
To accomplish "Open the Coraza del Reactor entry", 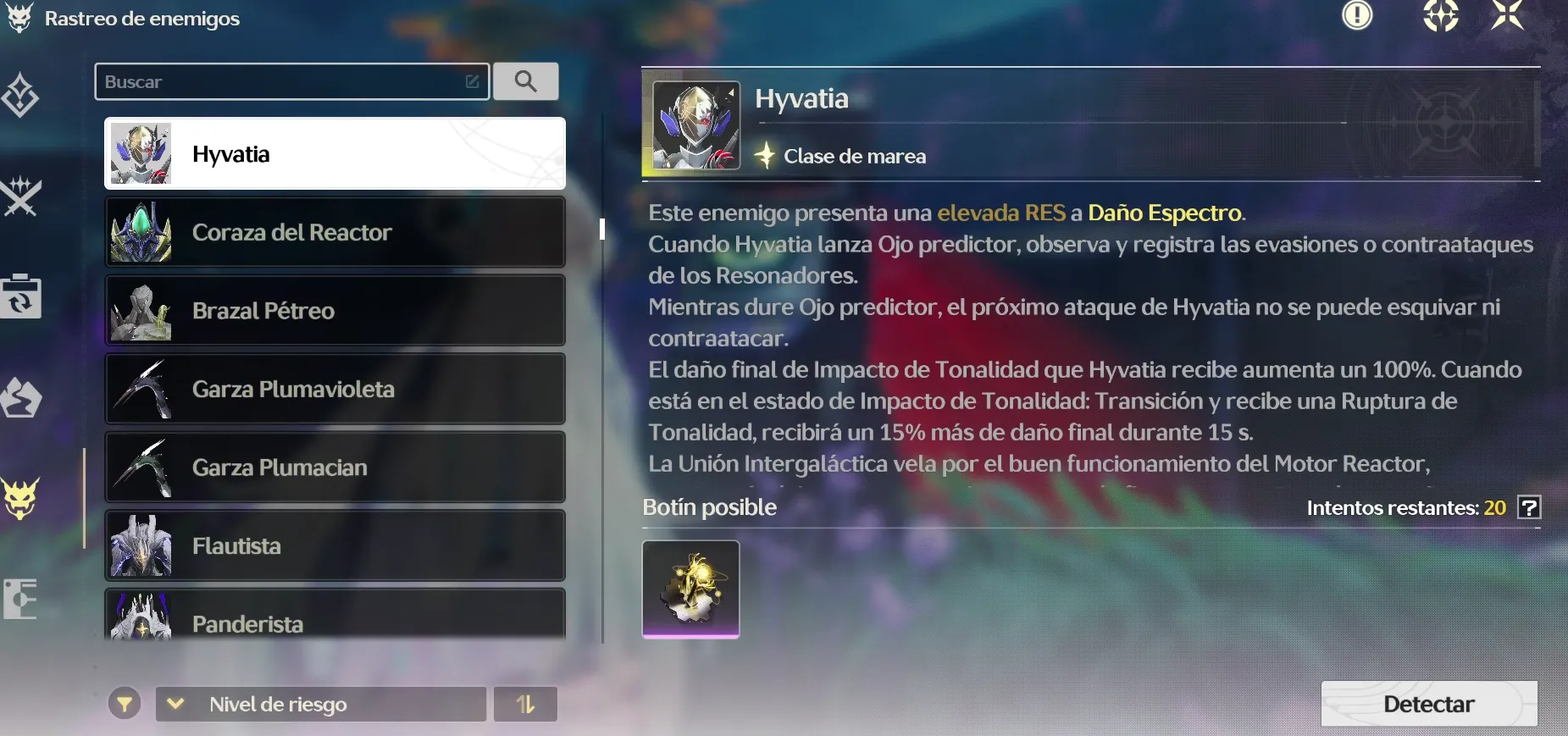I will (335, 232).
